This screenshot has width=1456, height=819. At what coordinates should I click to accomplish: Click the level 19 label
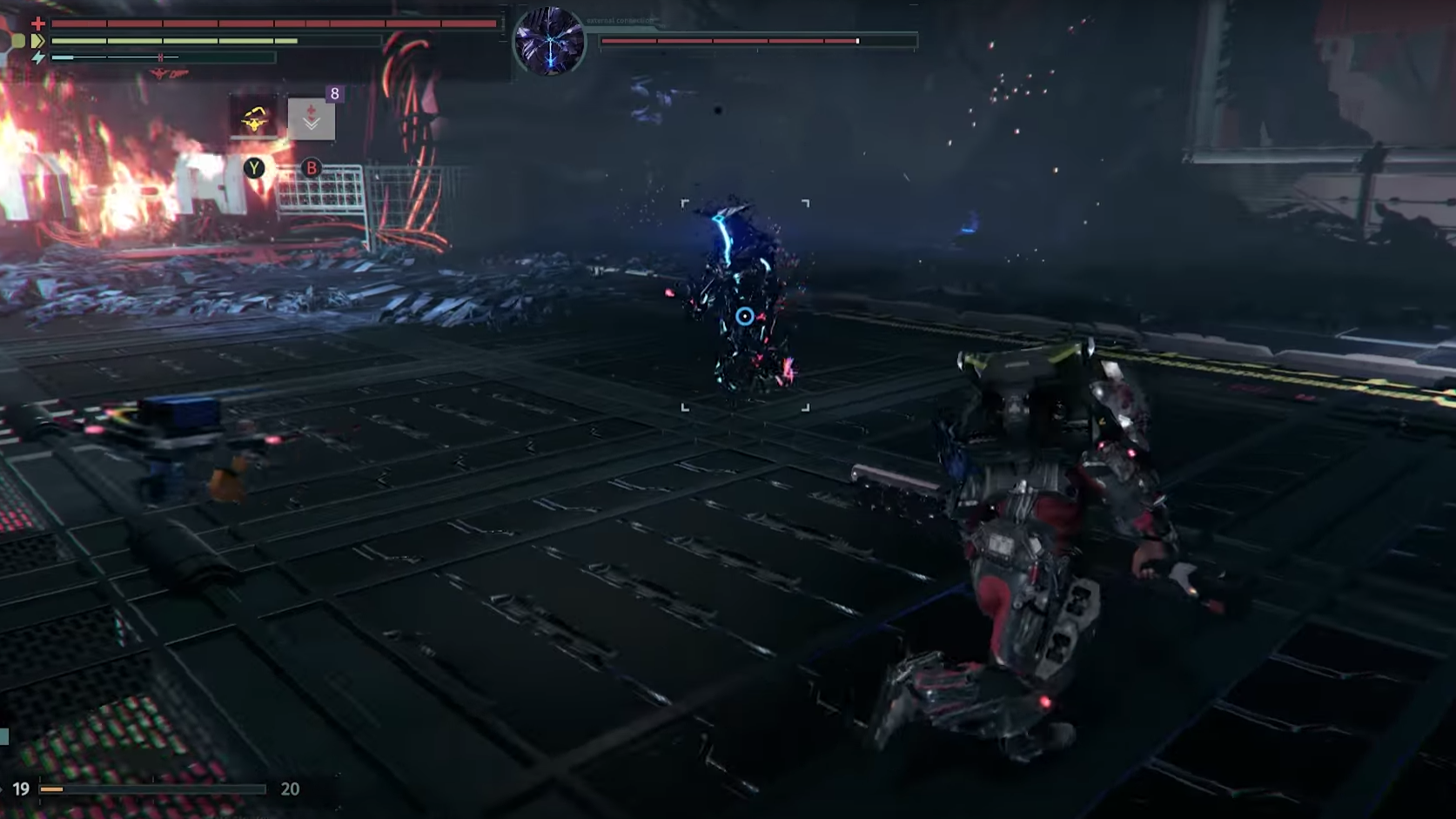(x=21, y=788)
